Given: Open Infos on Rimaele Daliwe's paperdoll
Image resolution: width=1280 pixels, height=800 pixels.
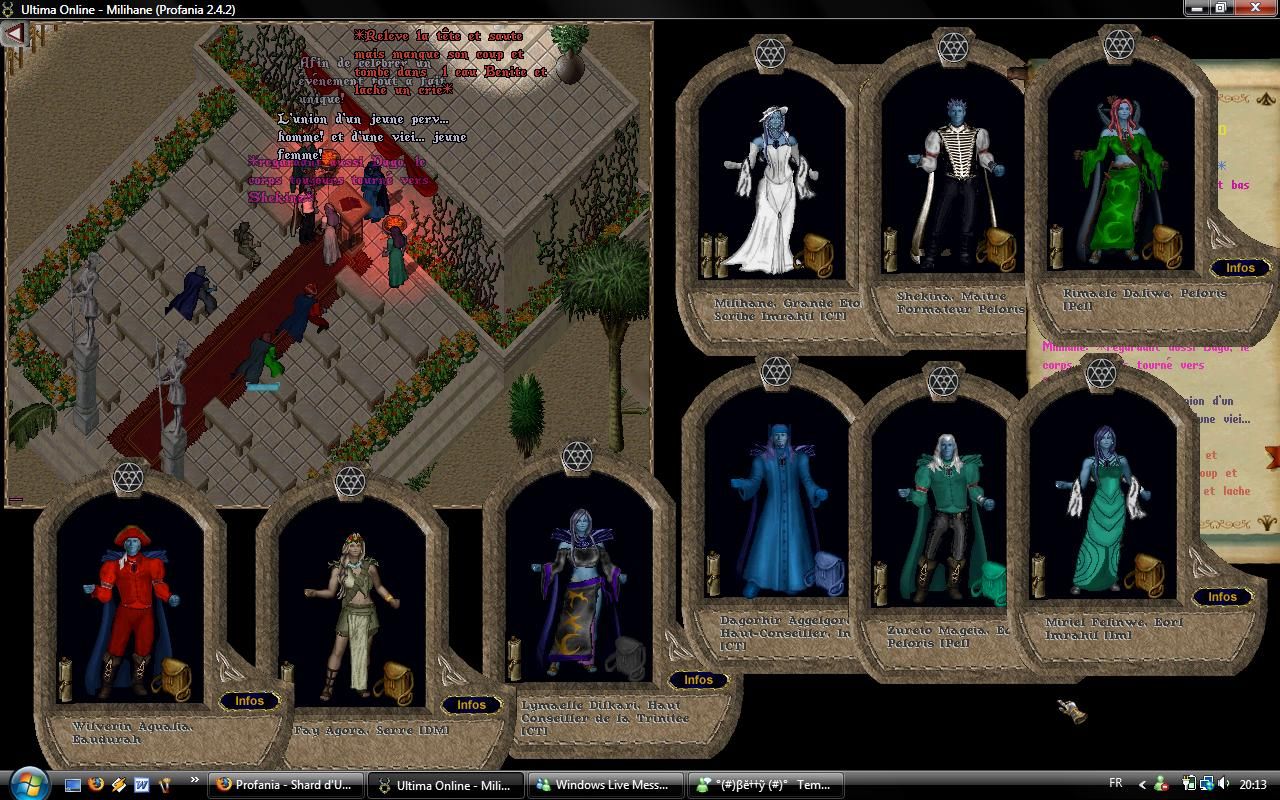Looking at the screenshot, I should pos(1240,268).
